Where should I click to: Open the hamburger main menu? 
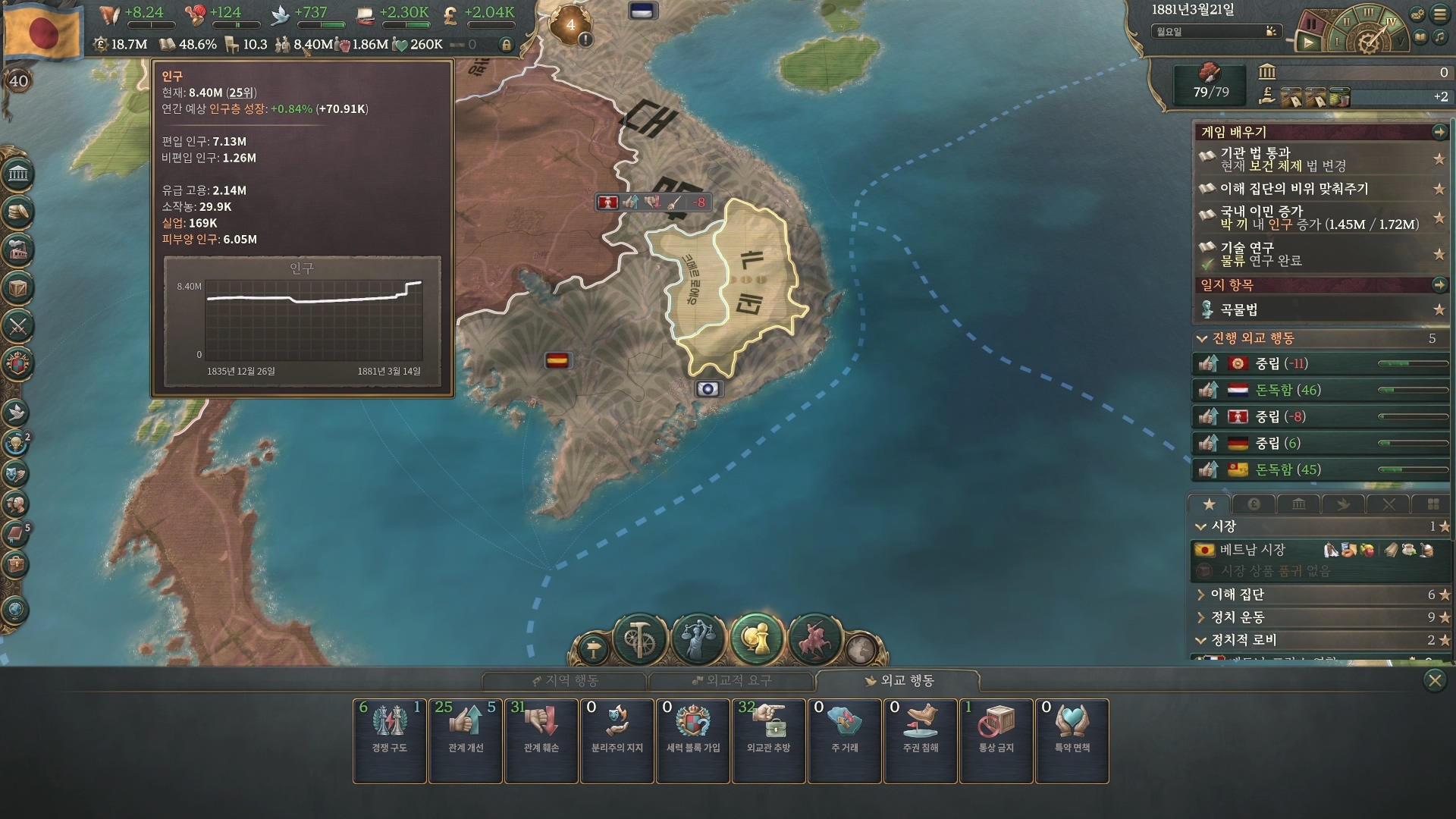coord(1440,14)
